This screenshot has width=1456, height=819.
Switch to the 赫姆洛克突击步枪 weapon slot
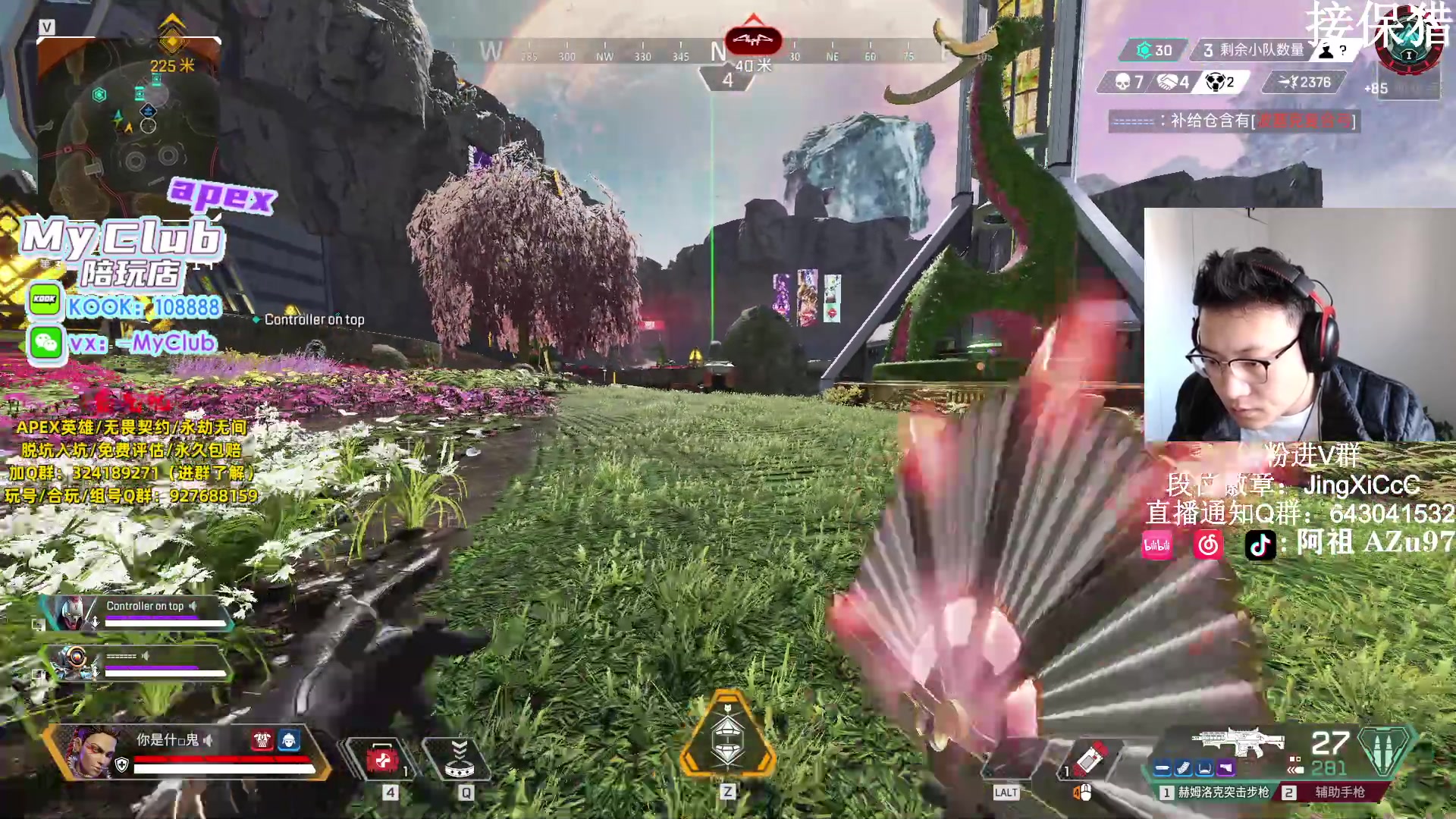(1215, 792)
